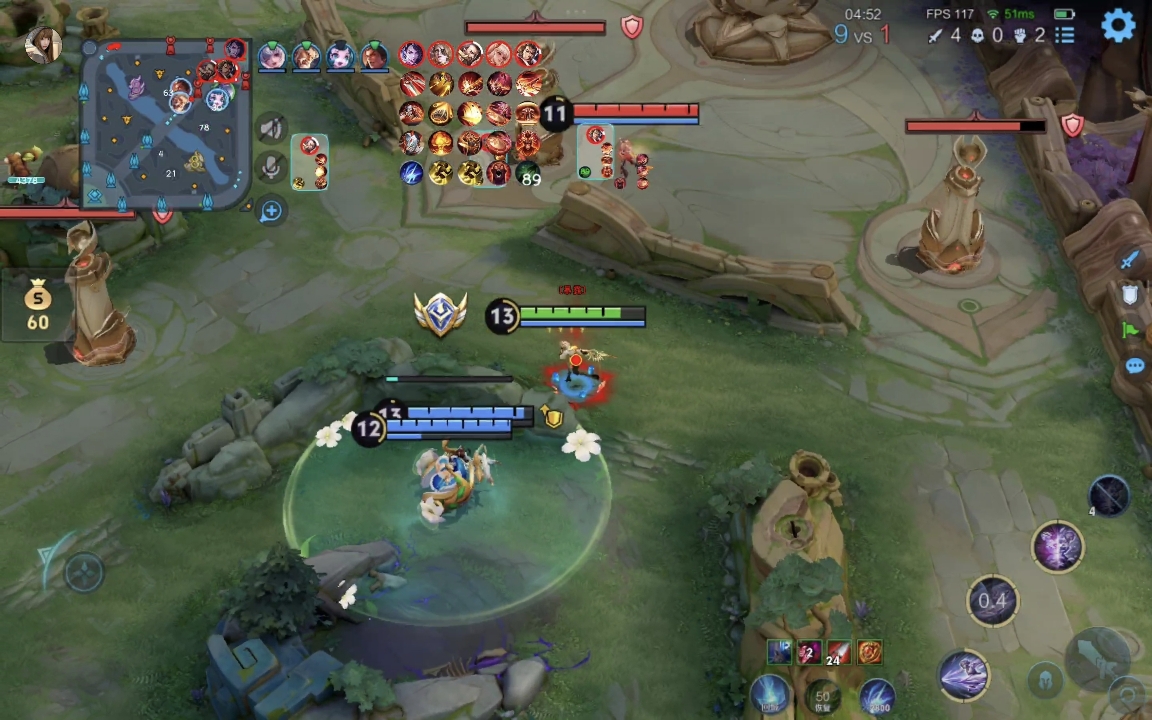Tap the battlefield minimap

tap(167, 125)
